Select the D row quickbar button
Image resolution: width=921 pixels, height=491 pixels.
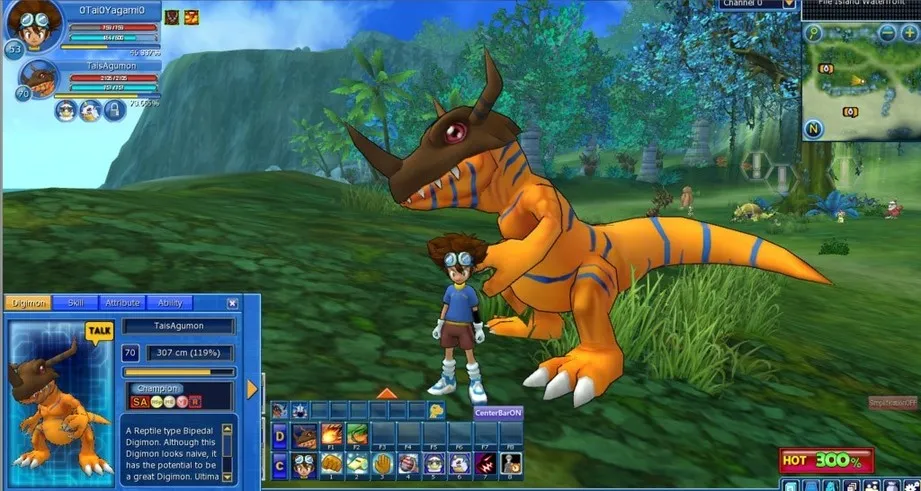(279, 436)
